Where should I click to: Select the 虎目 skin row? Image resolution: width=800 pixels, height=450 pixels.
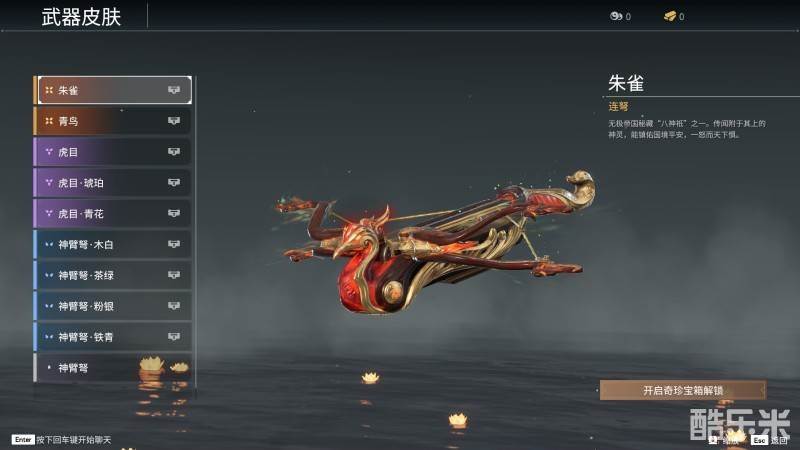(114, 152)
